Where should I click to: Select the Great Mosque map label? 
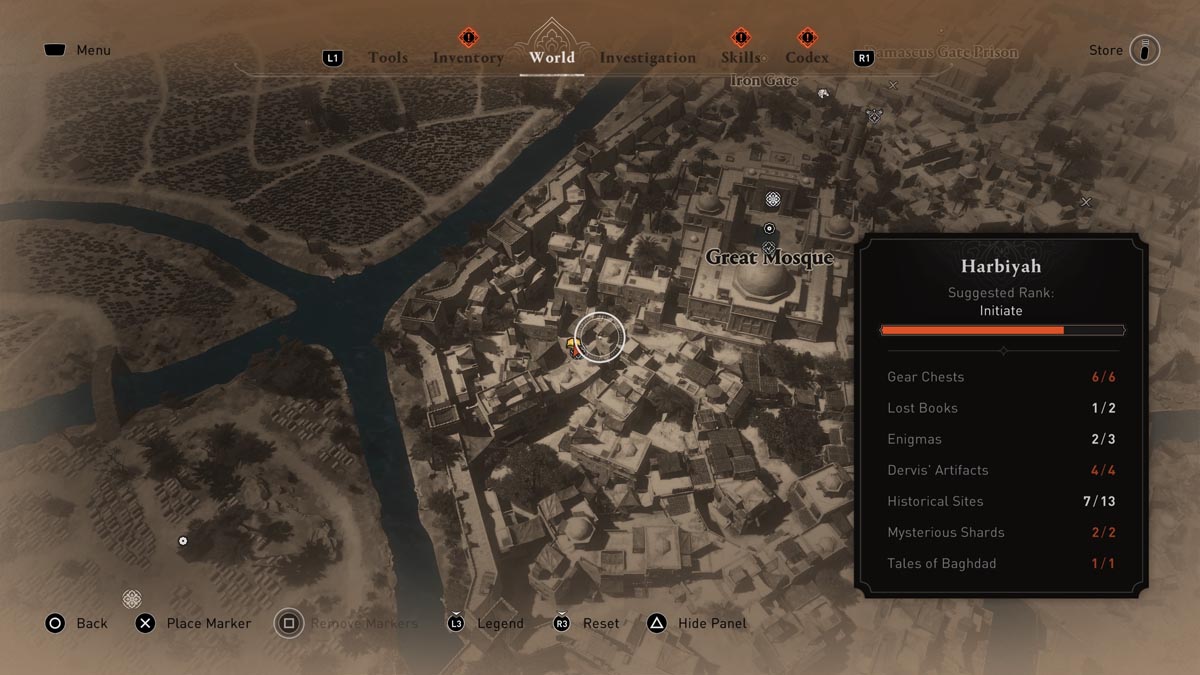(x=769, y=258)
